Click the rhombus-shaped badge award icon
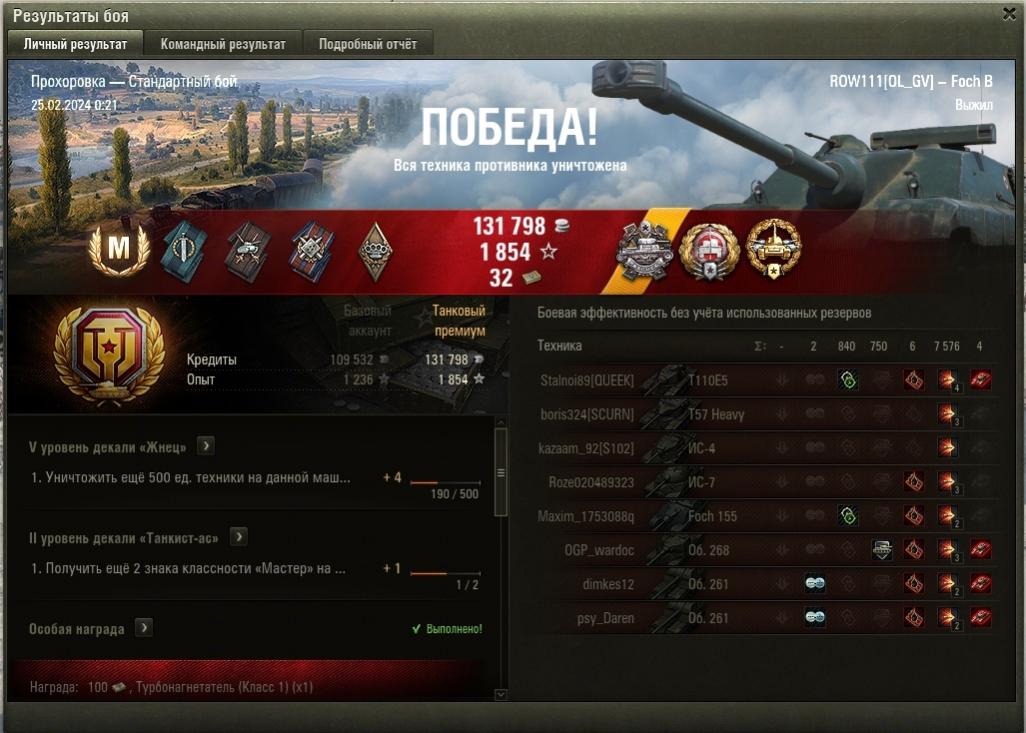Image resolution: width=1026 pixels, height=733 pixels. click(x=375, y=251)
